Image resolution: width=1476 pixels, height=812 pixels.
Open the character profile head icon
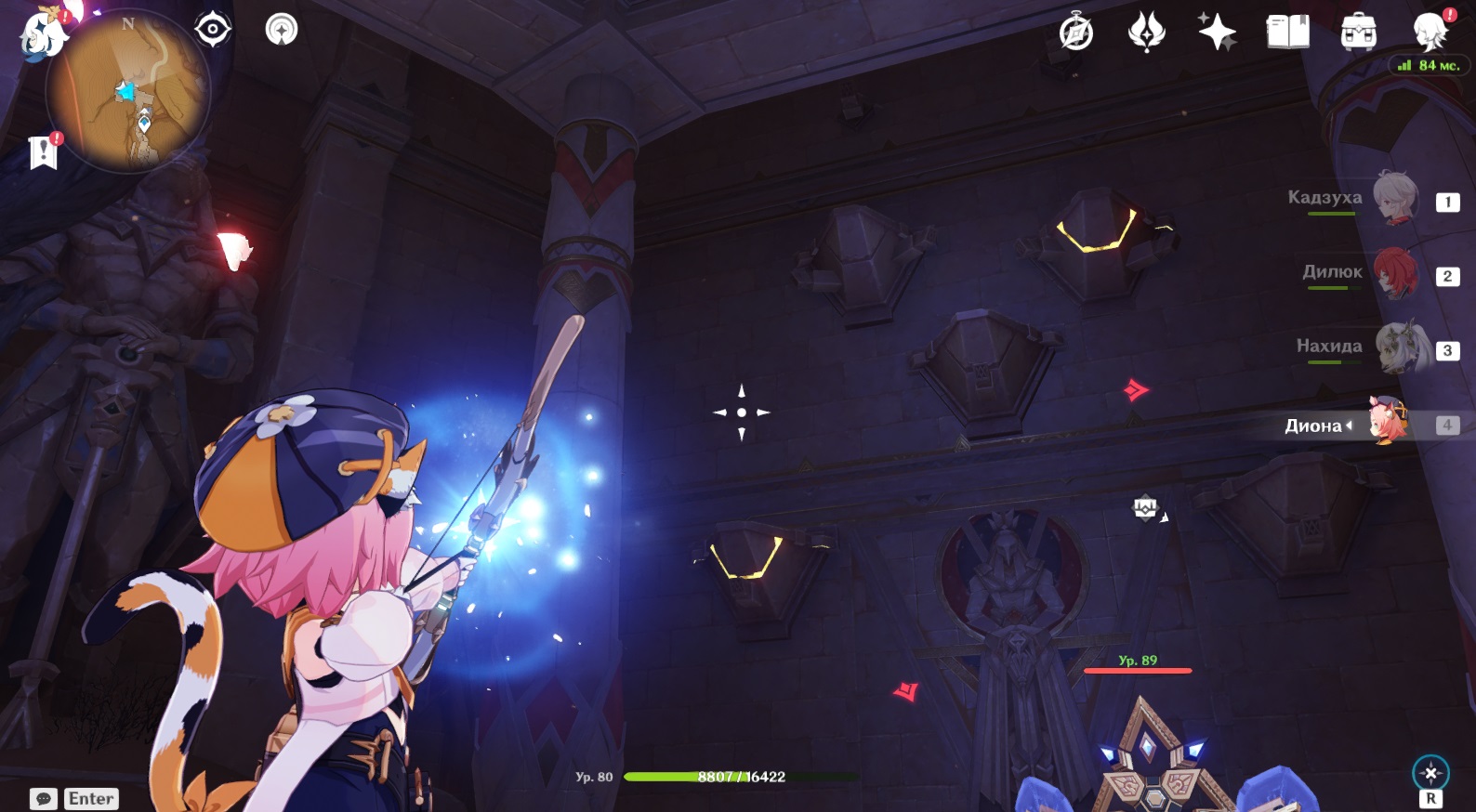pyautogui.click(x=1430, y=33)
